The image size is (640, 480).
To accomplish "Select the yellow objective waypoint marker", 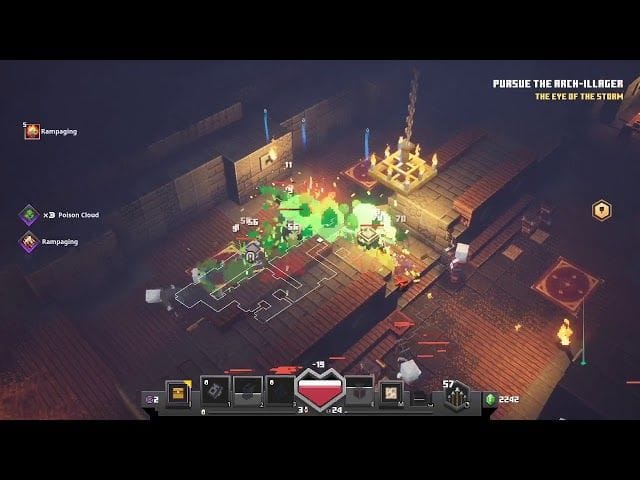I will (601, 210).
